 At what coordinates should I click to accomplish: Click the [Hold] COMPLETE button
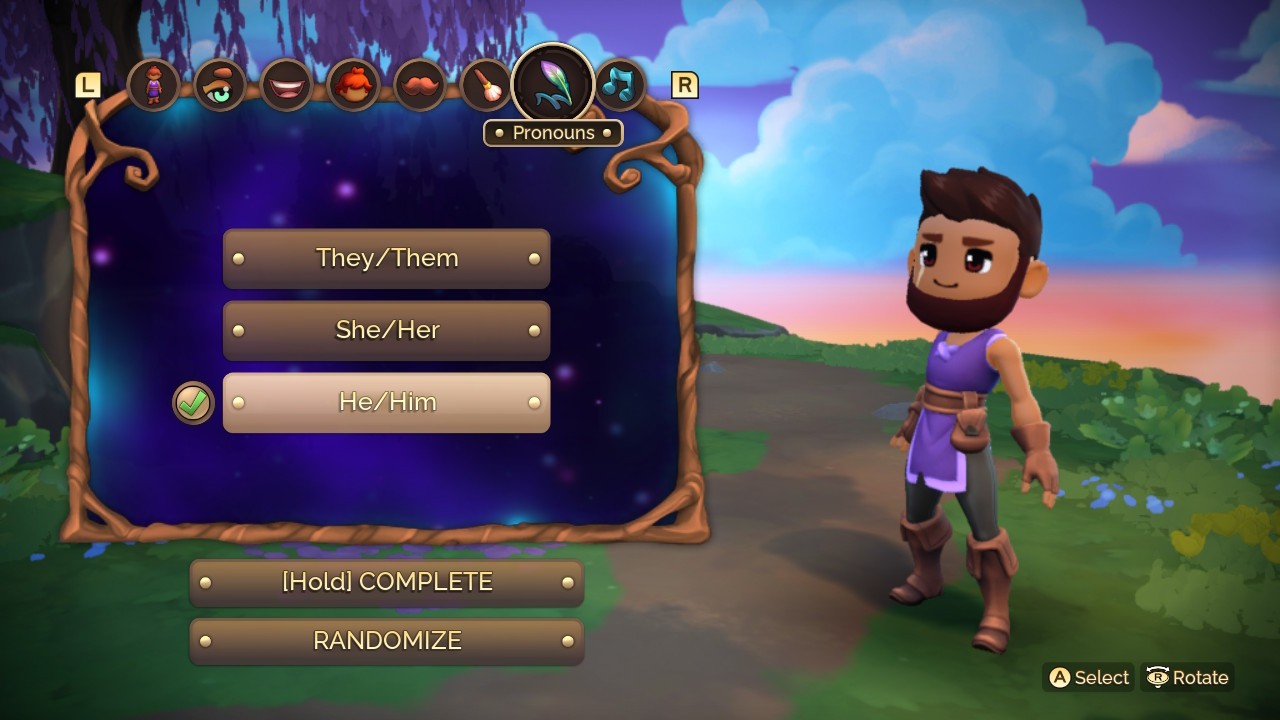(386, 582)
